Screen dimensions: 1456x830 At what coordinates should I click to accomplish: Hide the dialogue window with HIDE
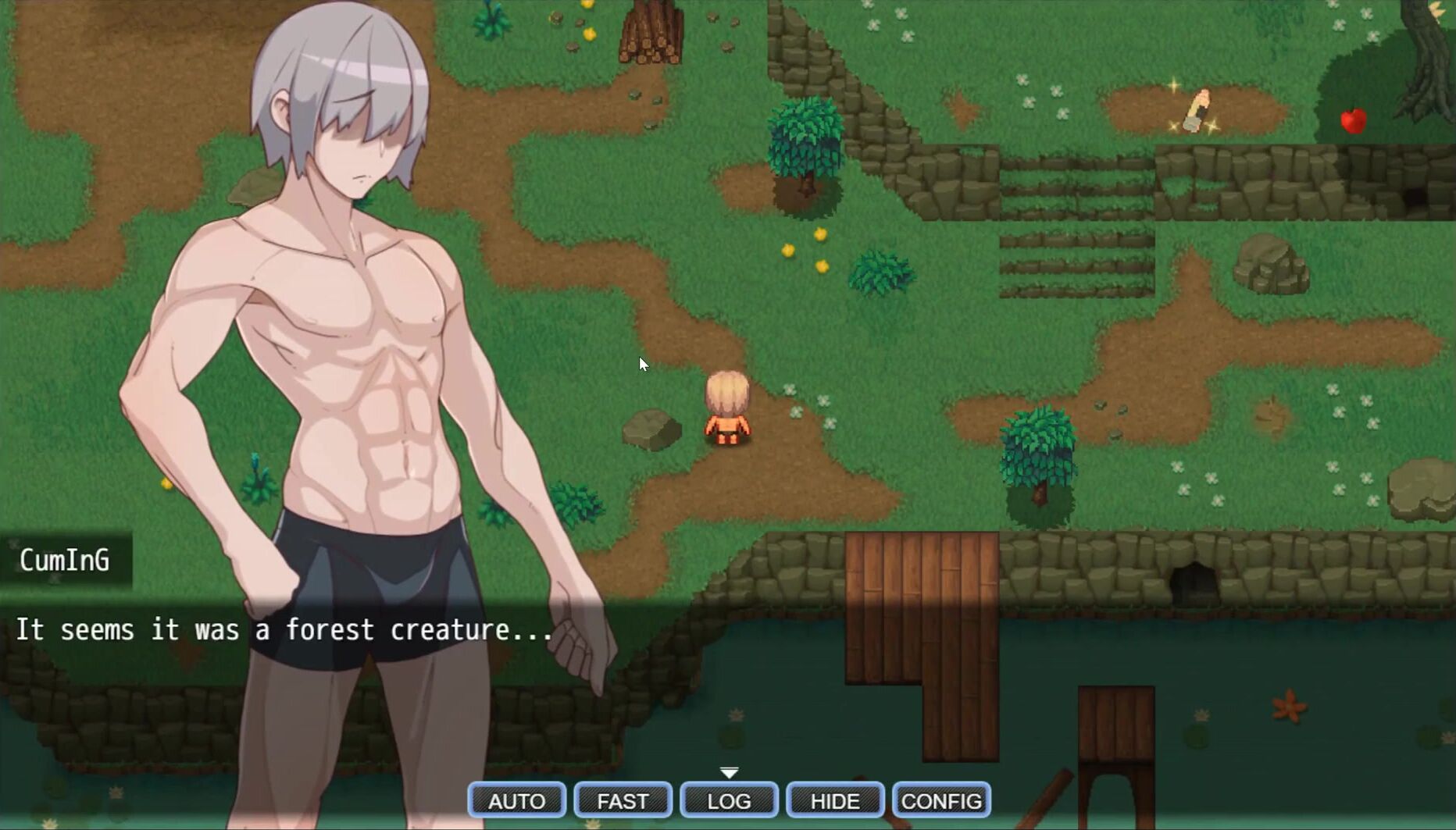[835, 800]
